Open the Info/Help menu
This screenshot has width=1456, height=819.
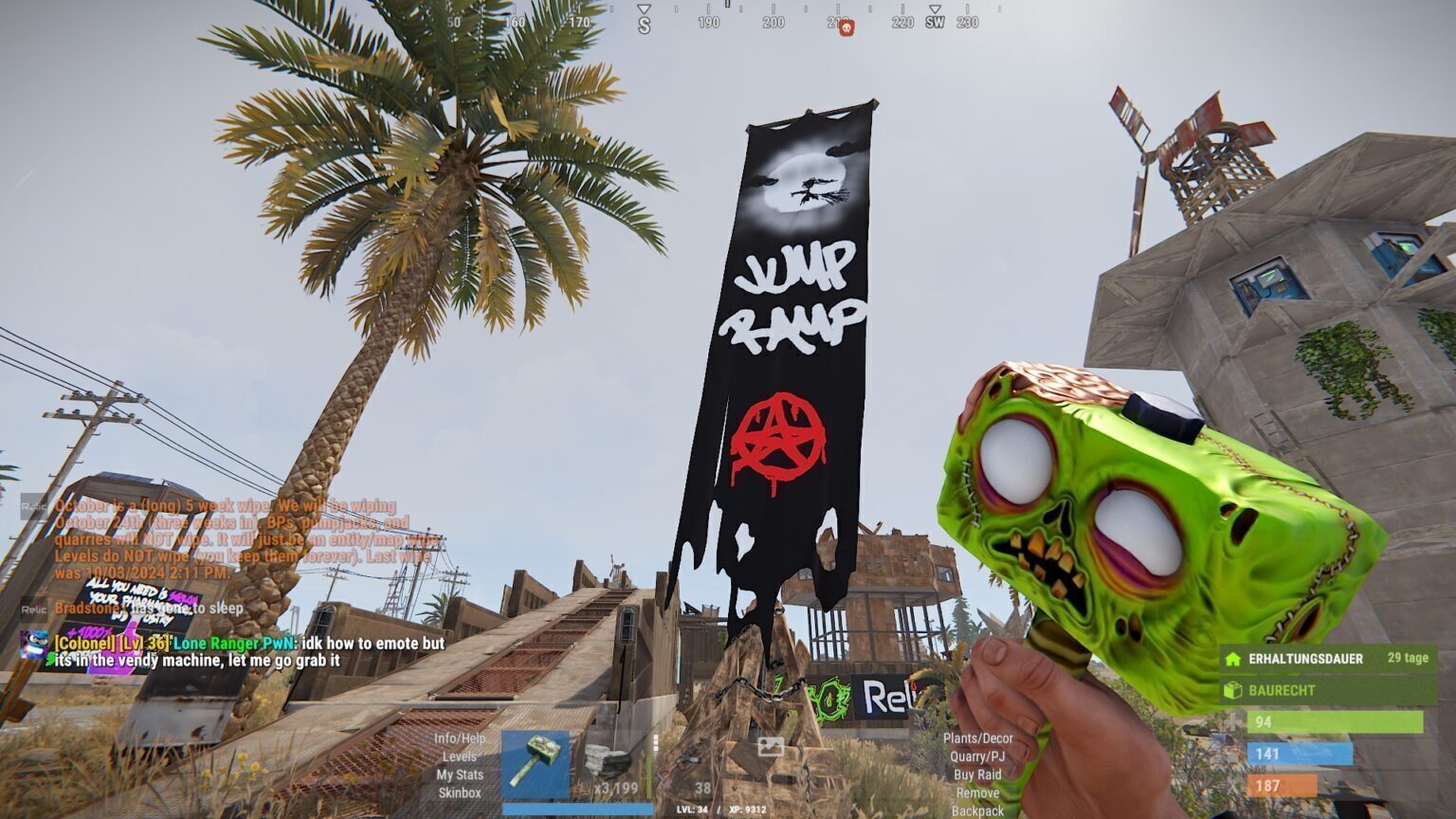pos(460,738)
